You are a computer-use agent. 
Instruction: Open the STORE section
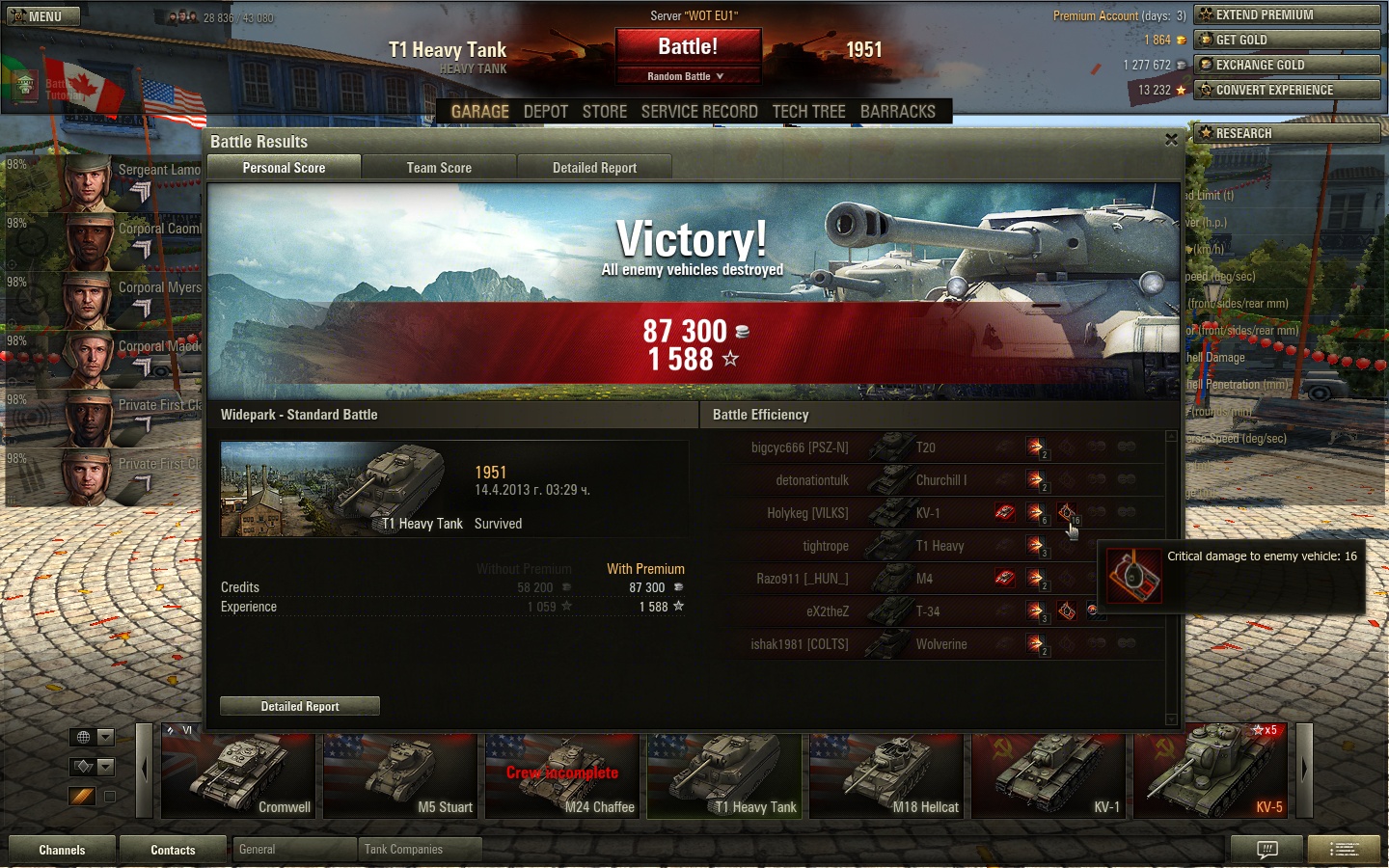pyautogui.click(x=605, y=112)
